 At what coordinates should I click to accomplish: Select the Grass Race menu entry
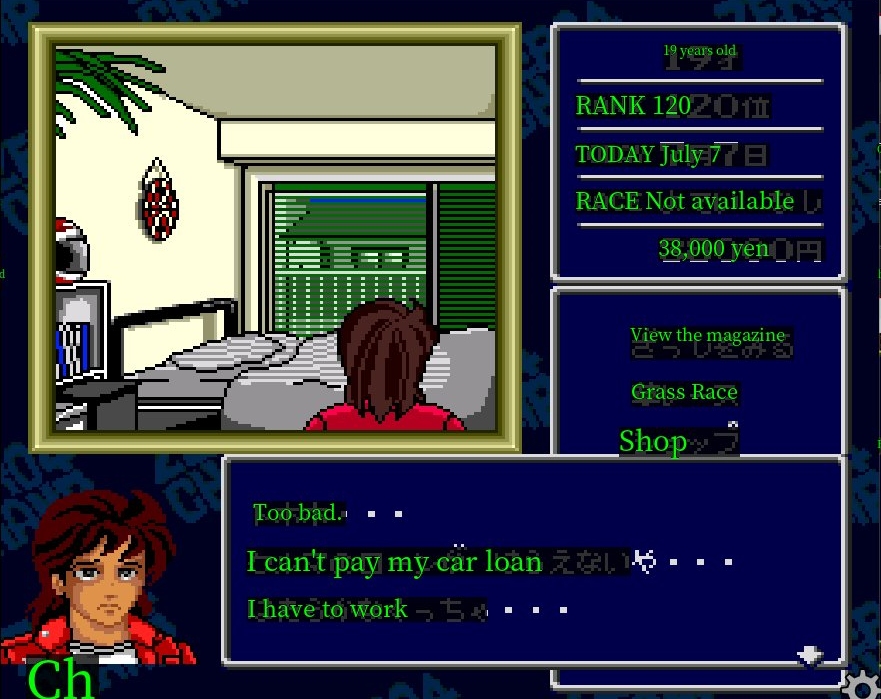click(x=684, y=393)
